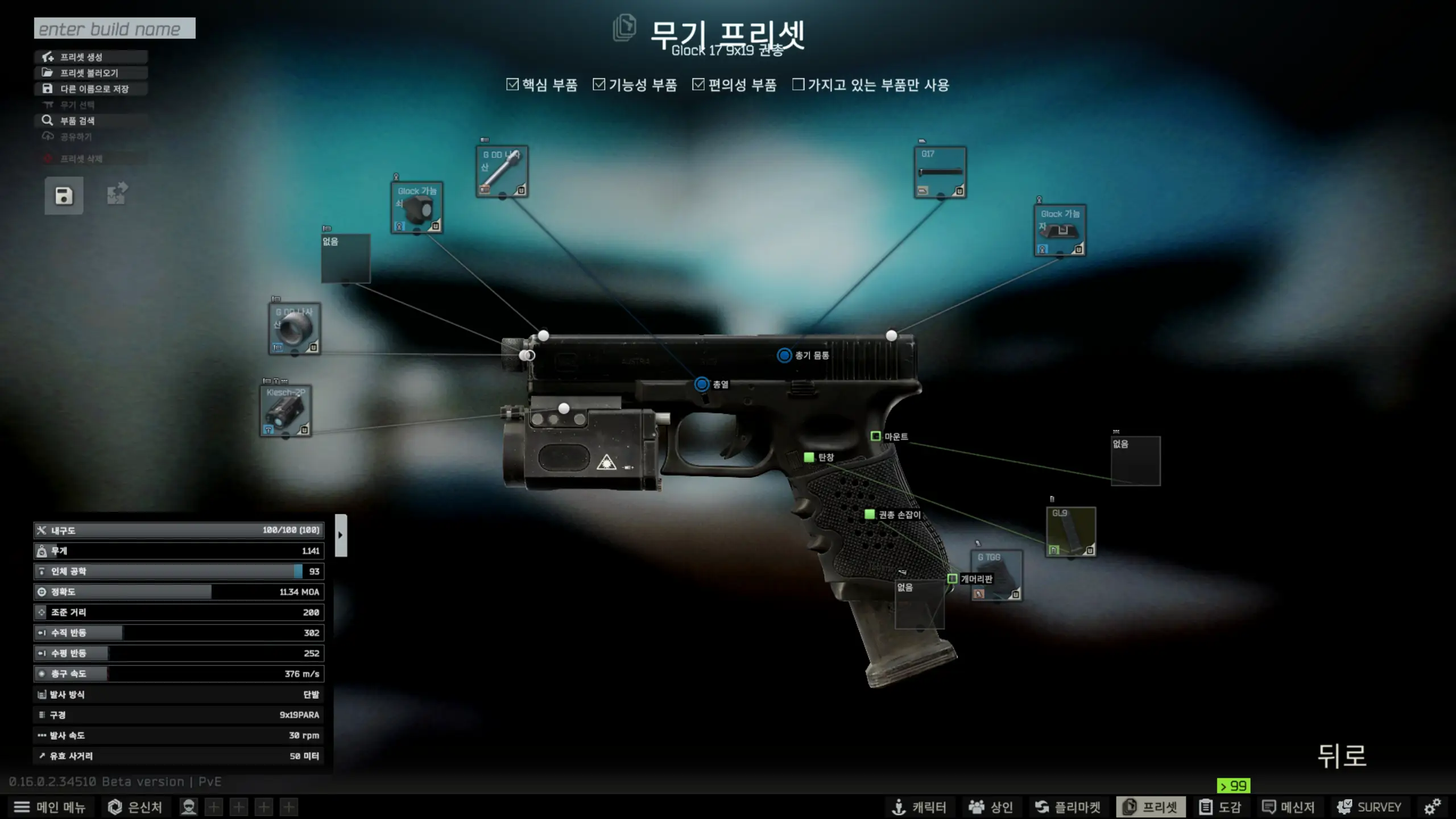Select the G17 slide part slot

940,172
